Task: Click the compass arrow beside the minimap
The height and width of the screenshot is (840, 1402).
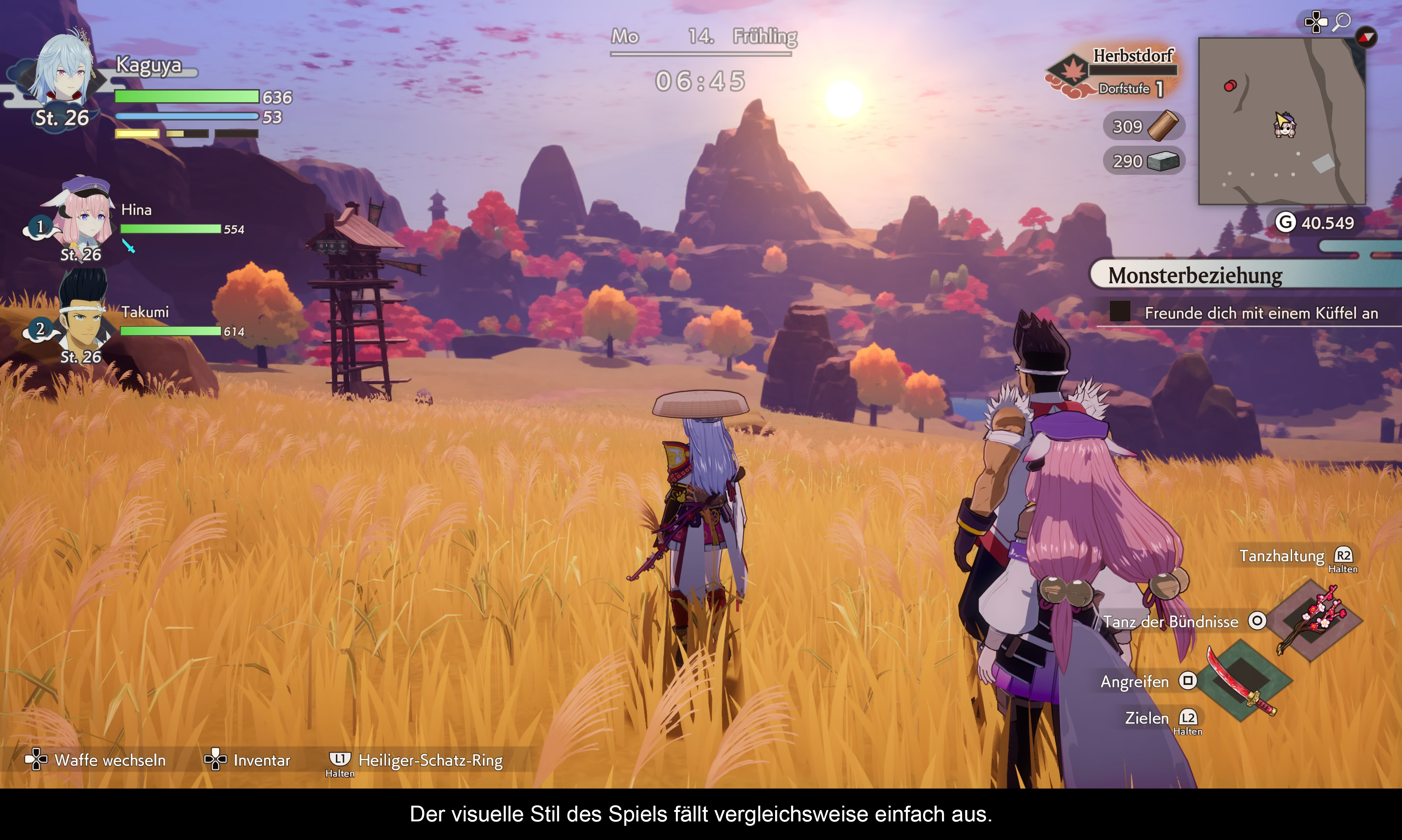Action: [x=1366, y=37]
